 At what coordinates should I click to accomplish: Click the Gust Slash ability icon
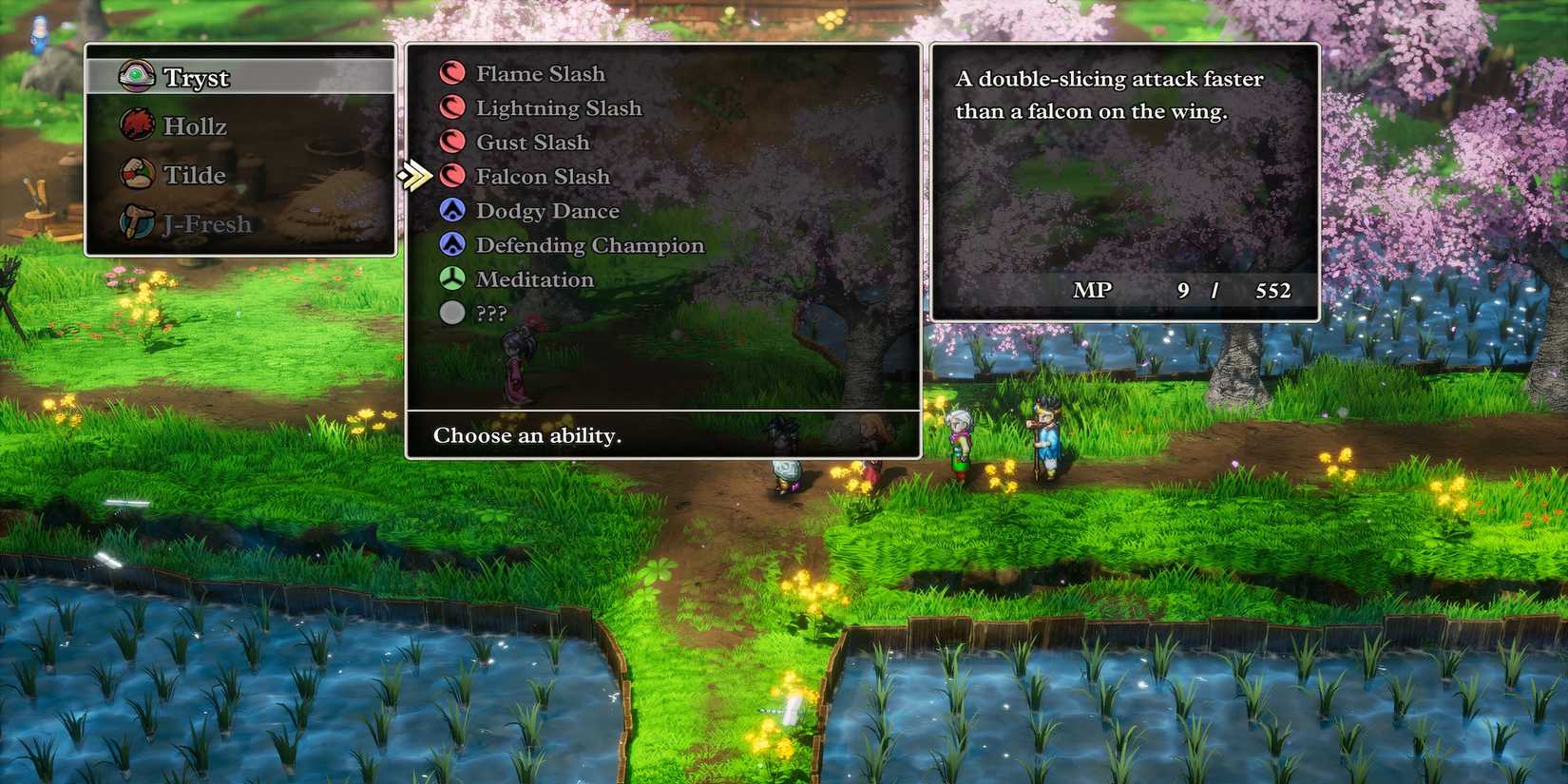(x=453, y=142)
